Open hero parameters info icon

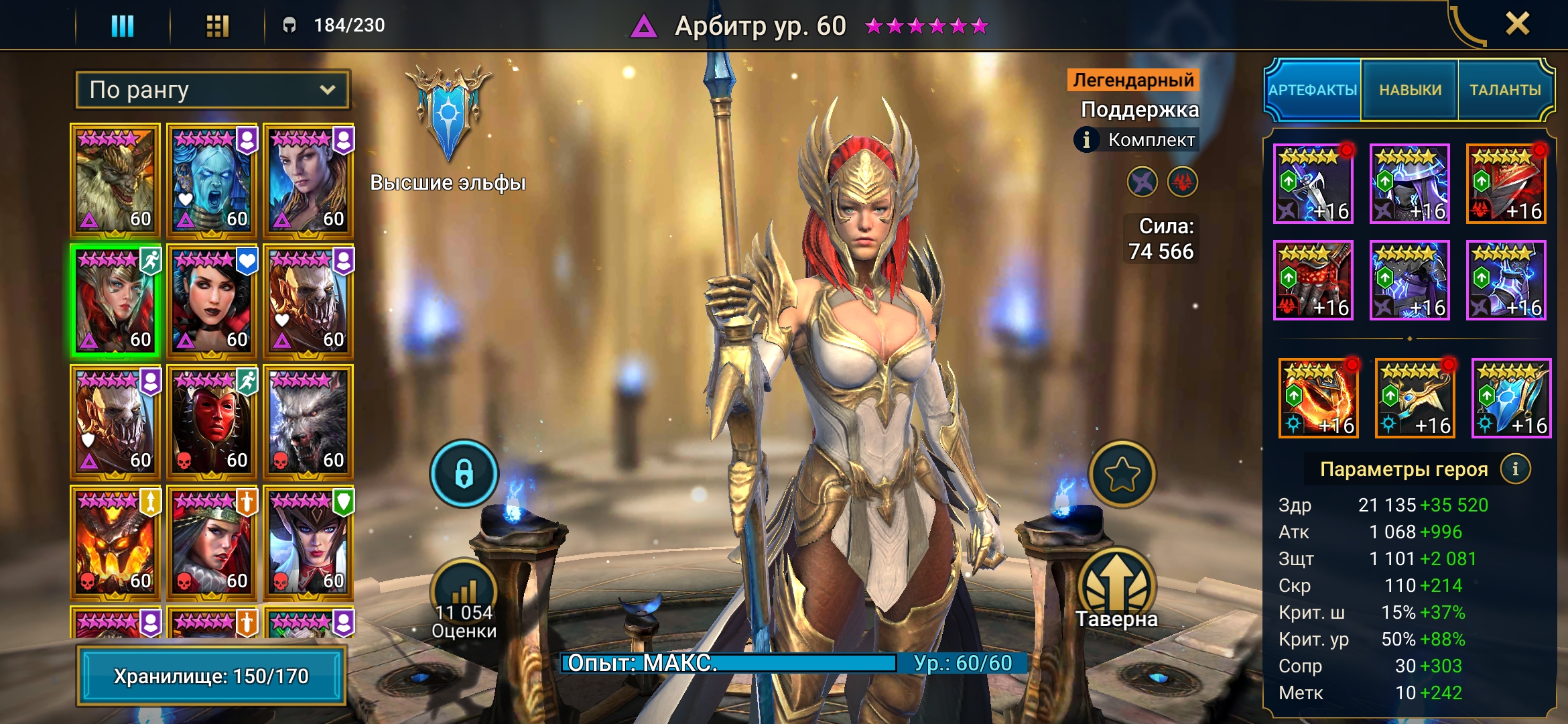coord(1515,469)
